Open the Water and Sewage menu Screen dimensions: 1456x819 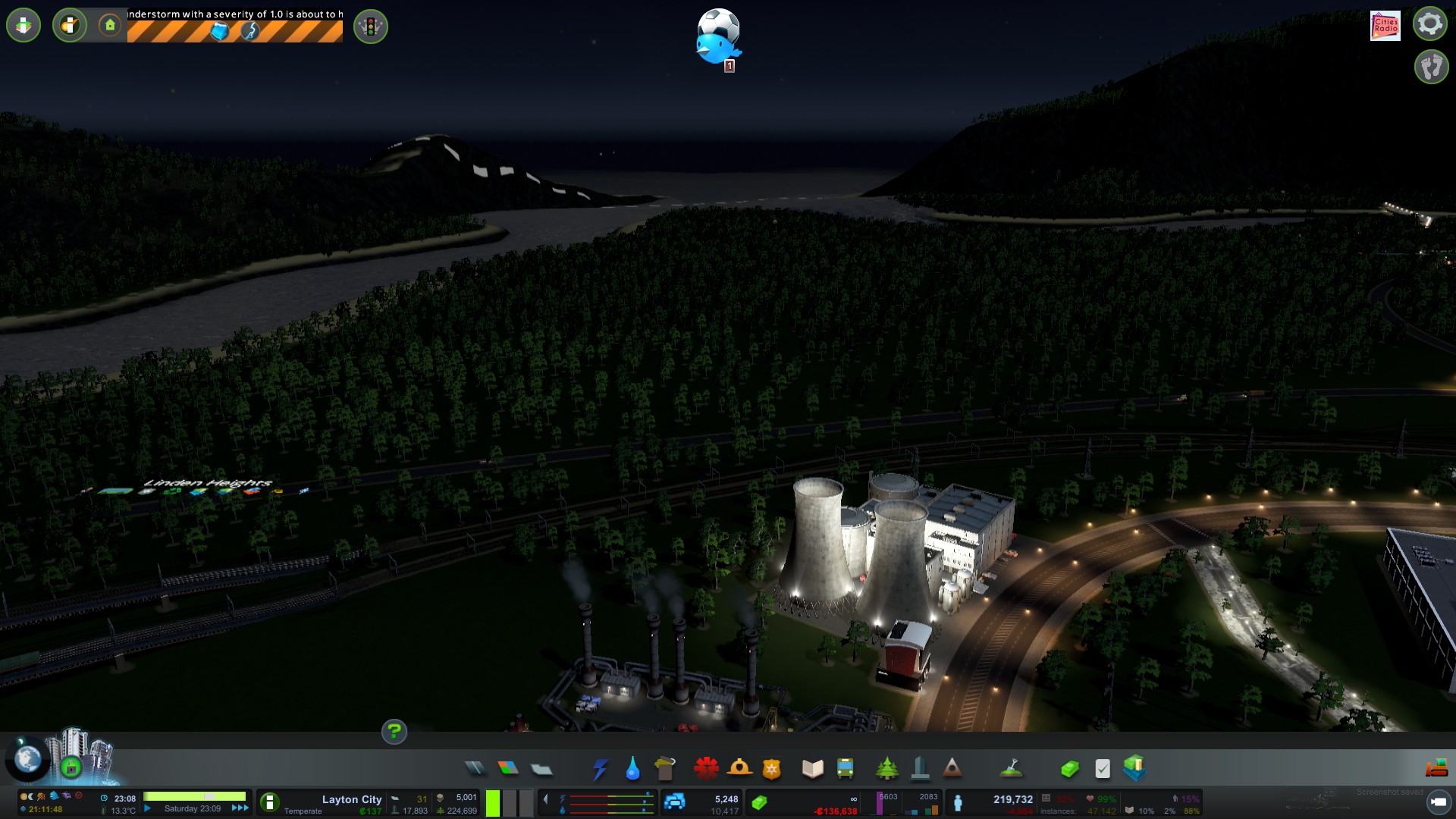(632, 769)
